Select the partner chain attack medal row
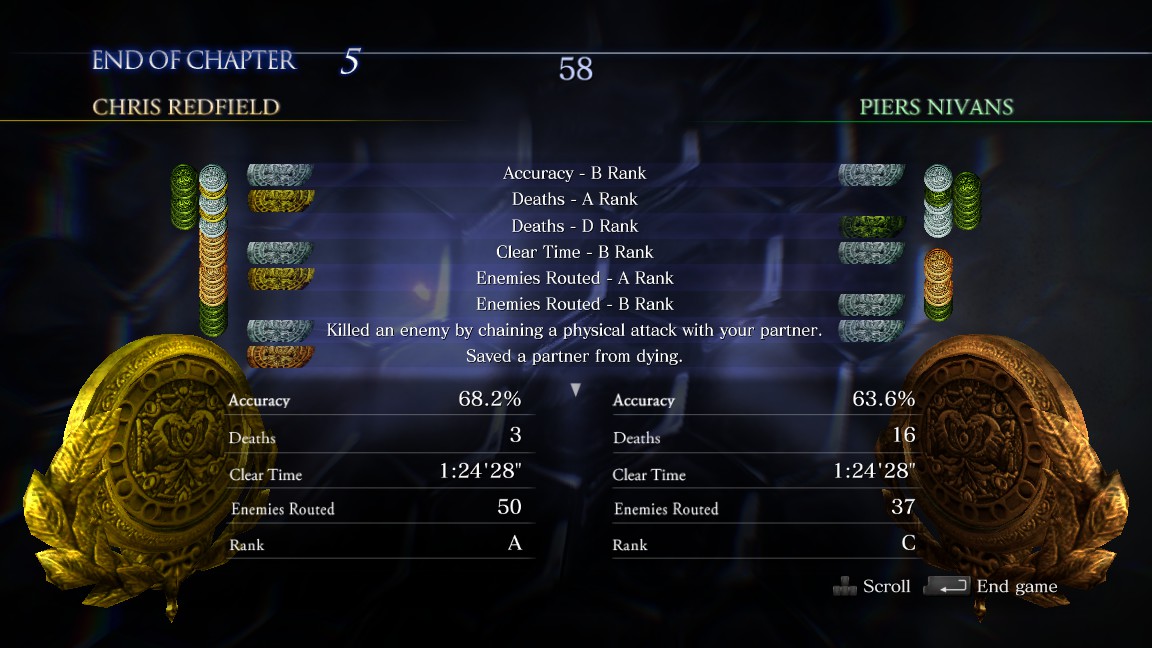This screenshot has width=1152, height=648. click(x=575, y=330)
